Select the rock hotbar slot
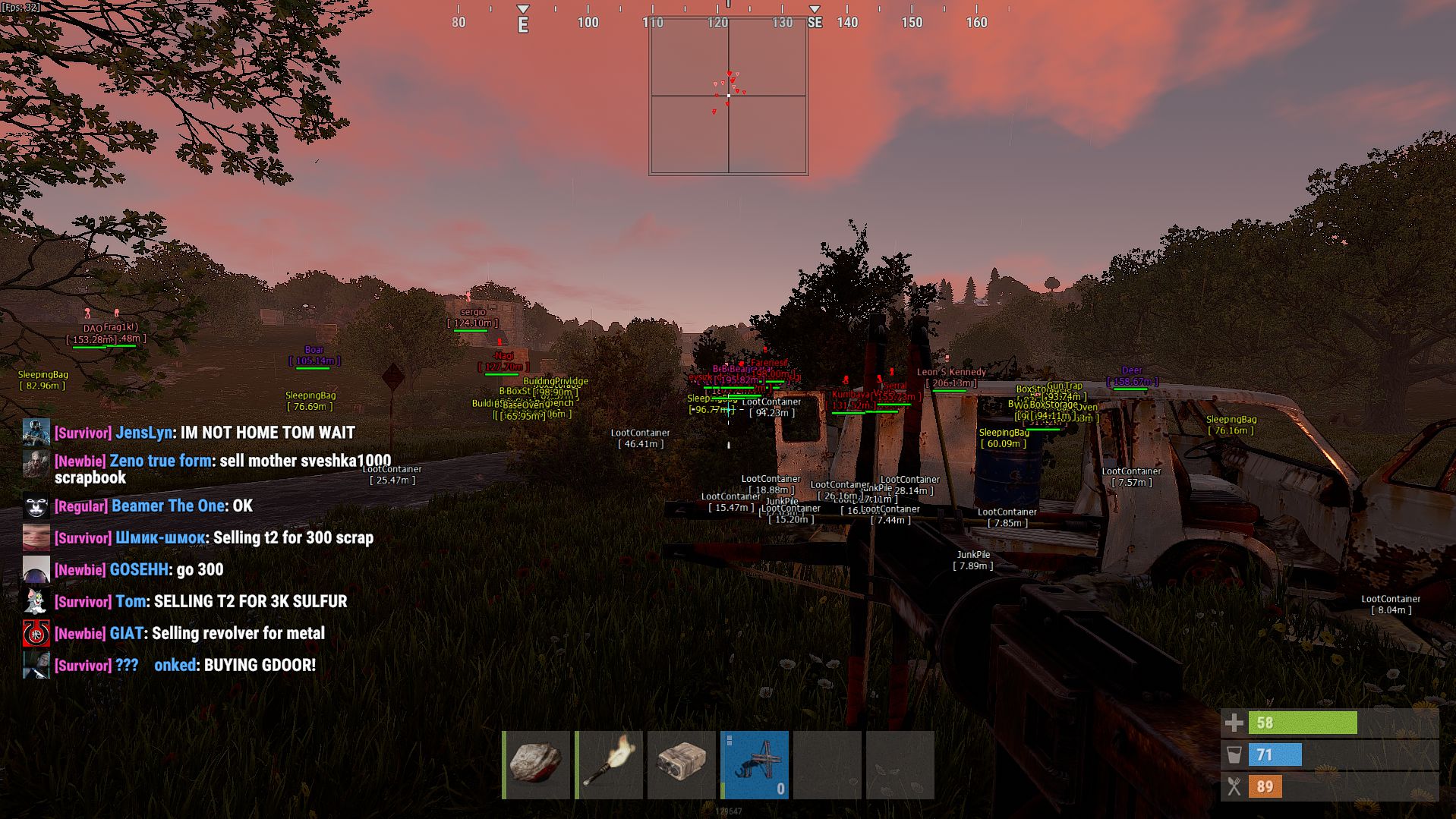This screenshot has height=819, width=1456. coord(536,764)
